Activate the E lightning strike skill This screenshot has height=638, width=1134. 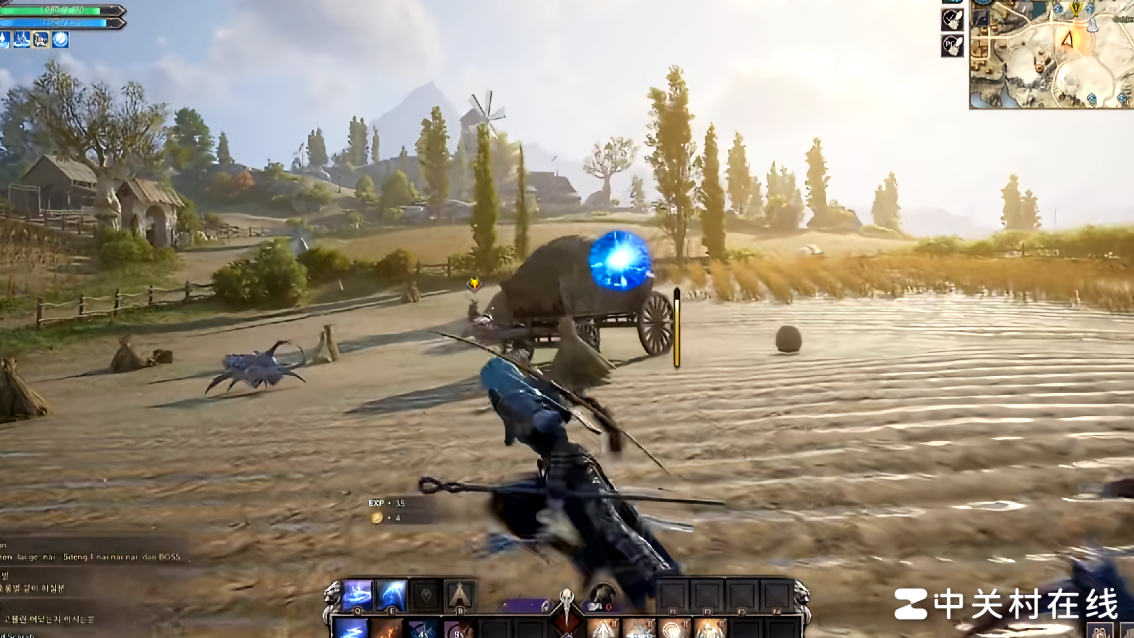(x=391, y=594)
